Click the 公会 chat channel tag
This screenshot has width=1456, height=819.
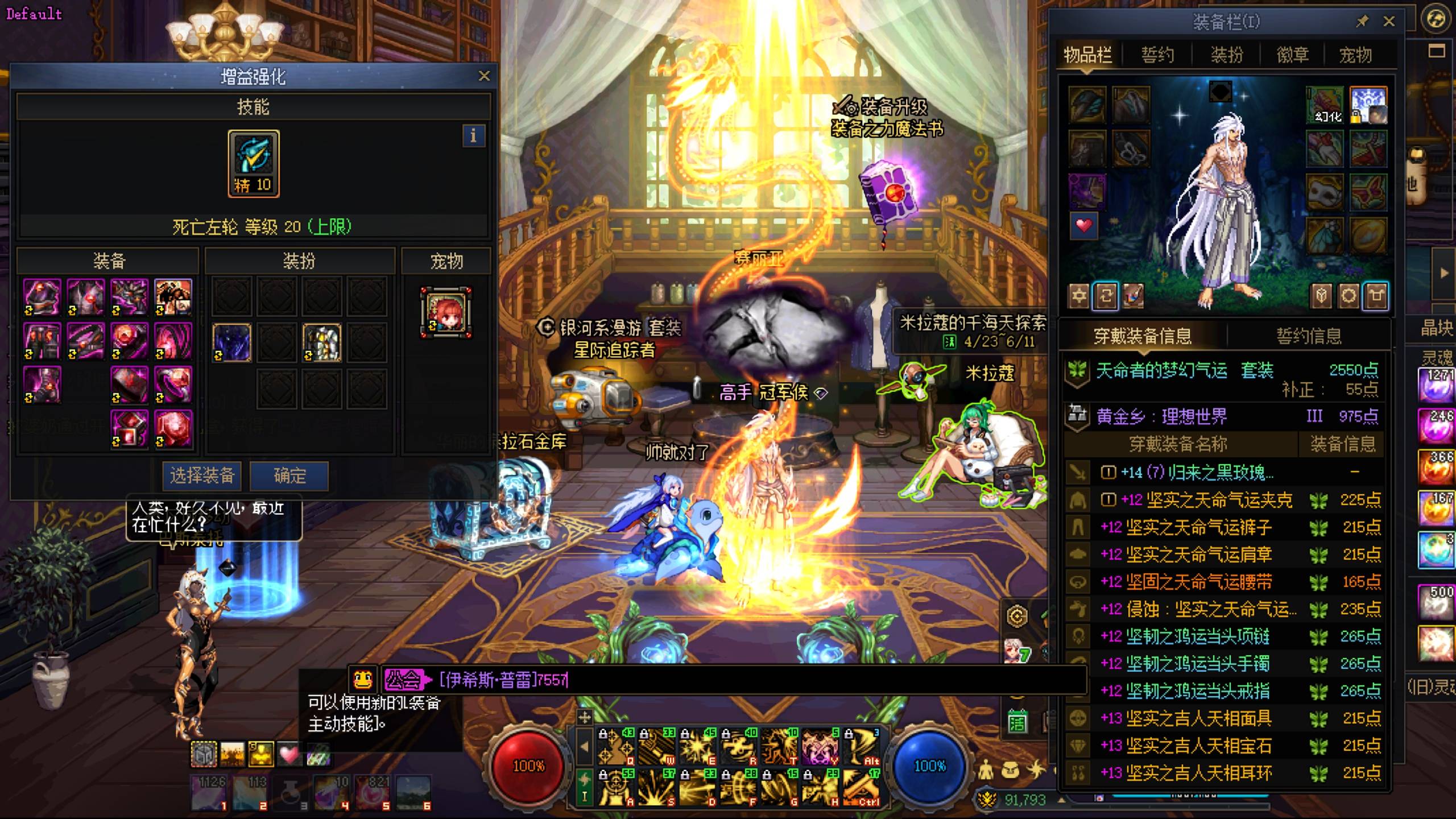(x=404, y=680)
